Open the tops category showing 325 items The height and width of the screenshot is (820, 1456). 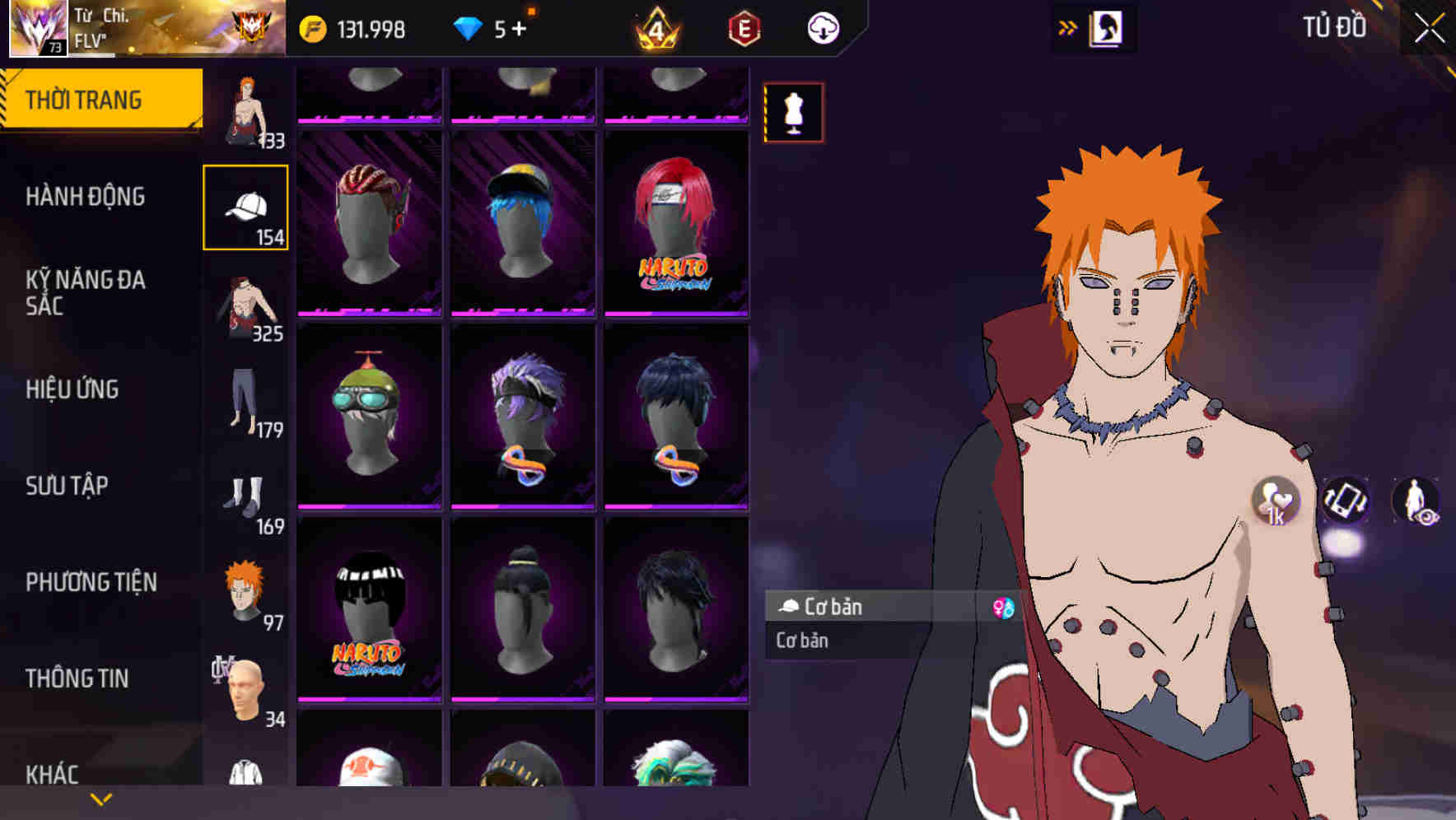pyautogui.click(x=245, y=305)
